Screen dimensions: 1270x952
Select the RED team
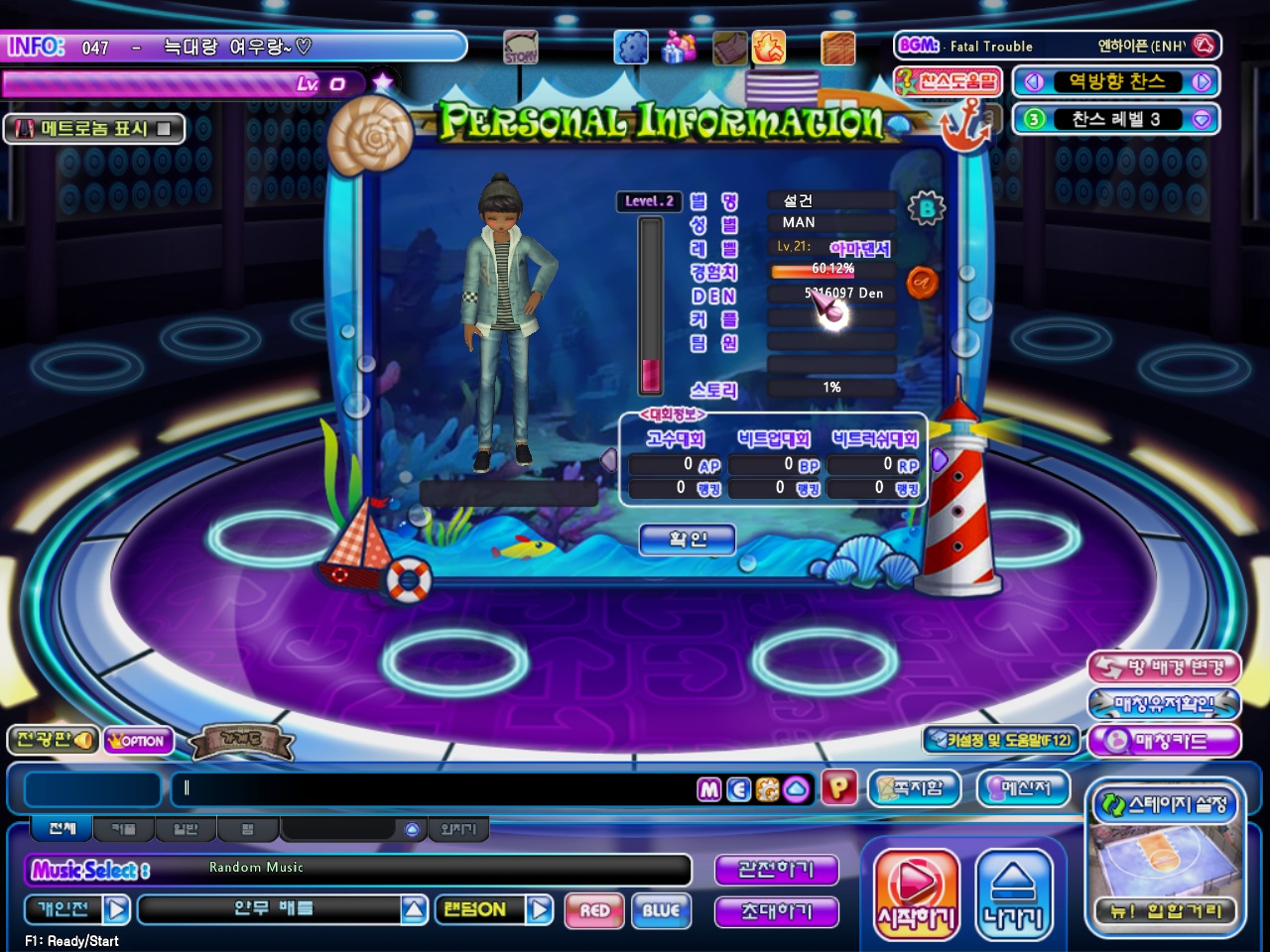click(x=595, y=910)
